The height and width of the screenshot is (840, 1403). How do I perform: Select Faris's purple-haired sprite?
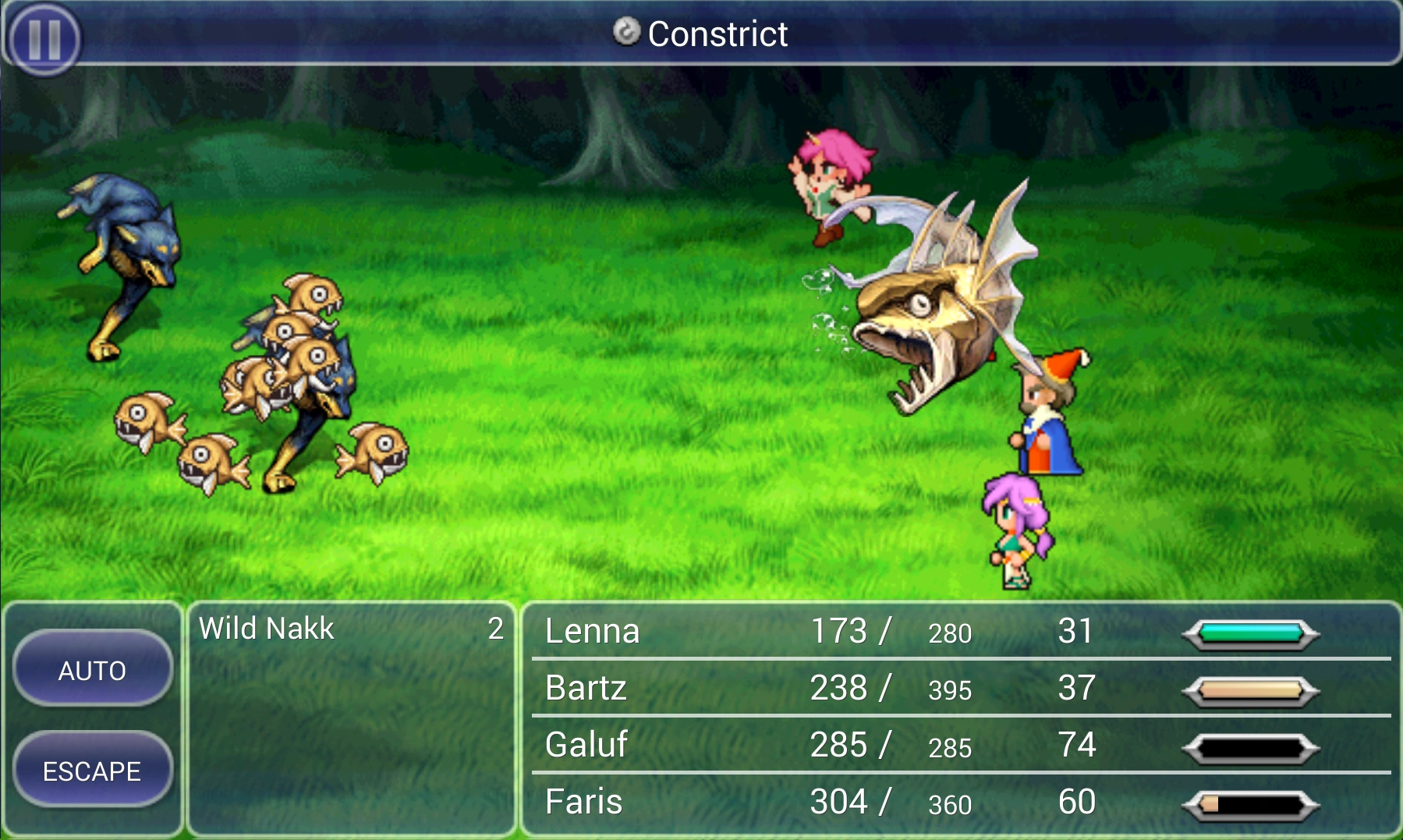tap(1014, 530)
